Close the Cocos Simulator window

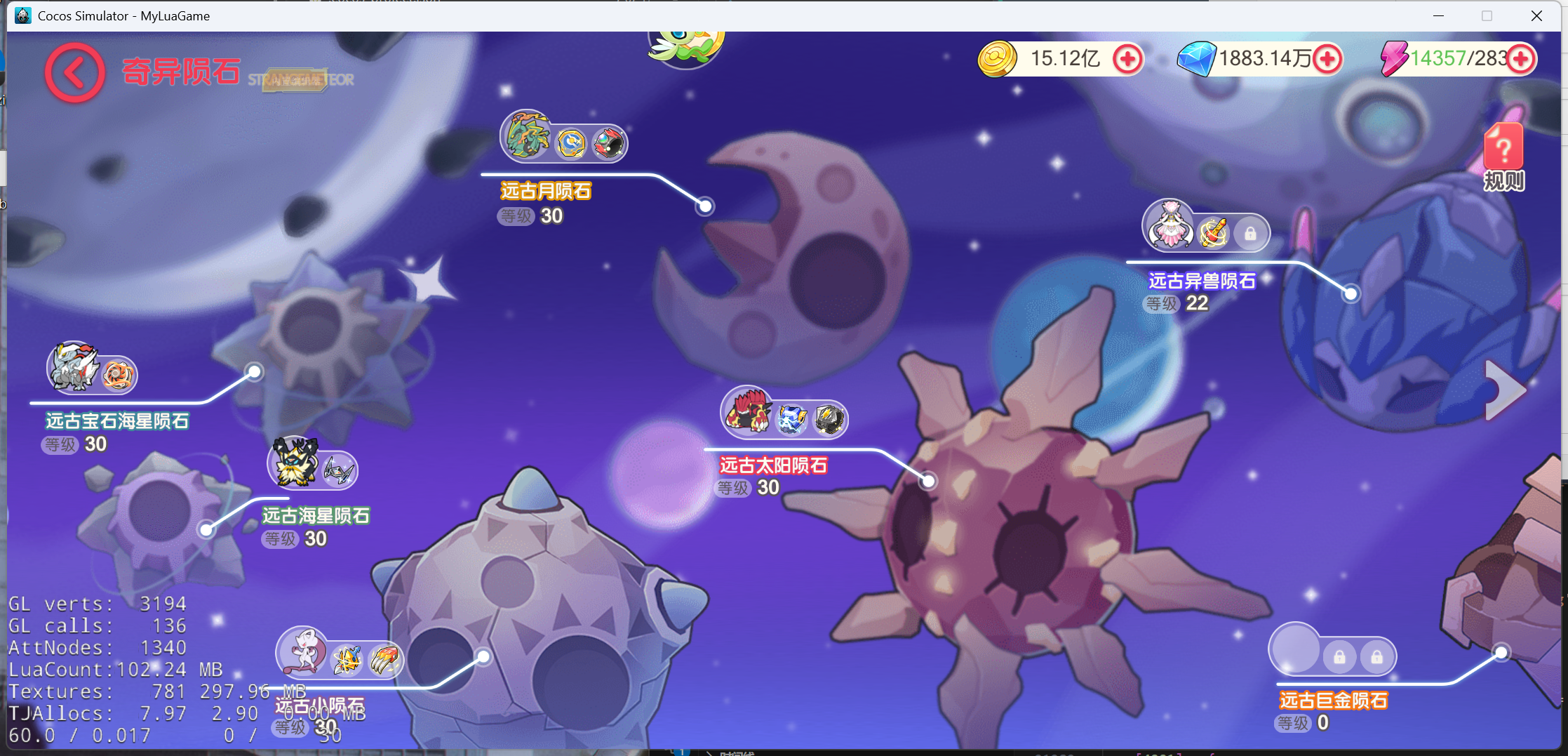click(x=1536, y=15)
